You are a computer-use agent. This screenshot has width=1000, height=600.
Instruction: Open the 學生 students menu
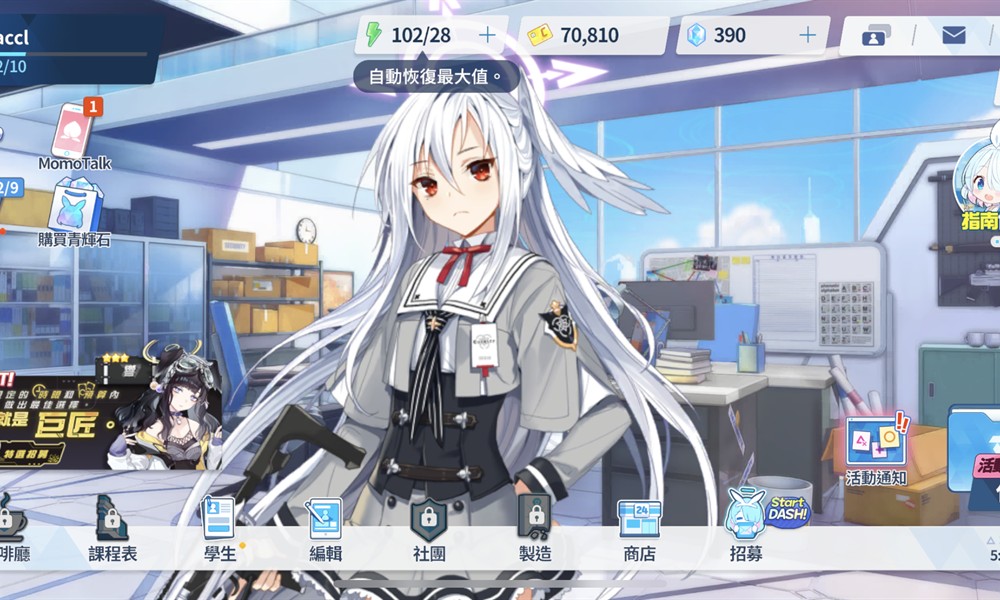pyautogui.click(x=219, y=528)
